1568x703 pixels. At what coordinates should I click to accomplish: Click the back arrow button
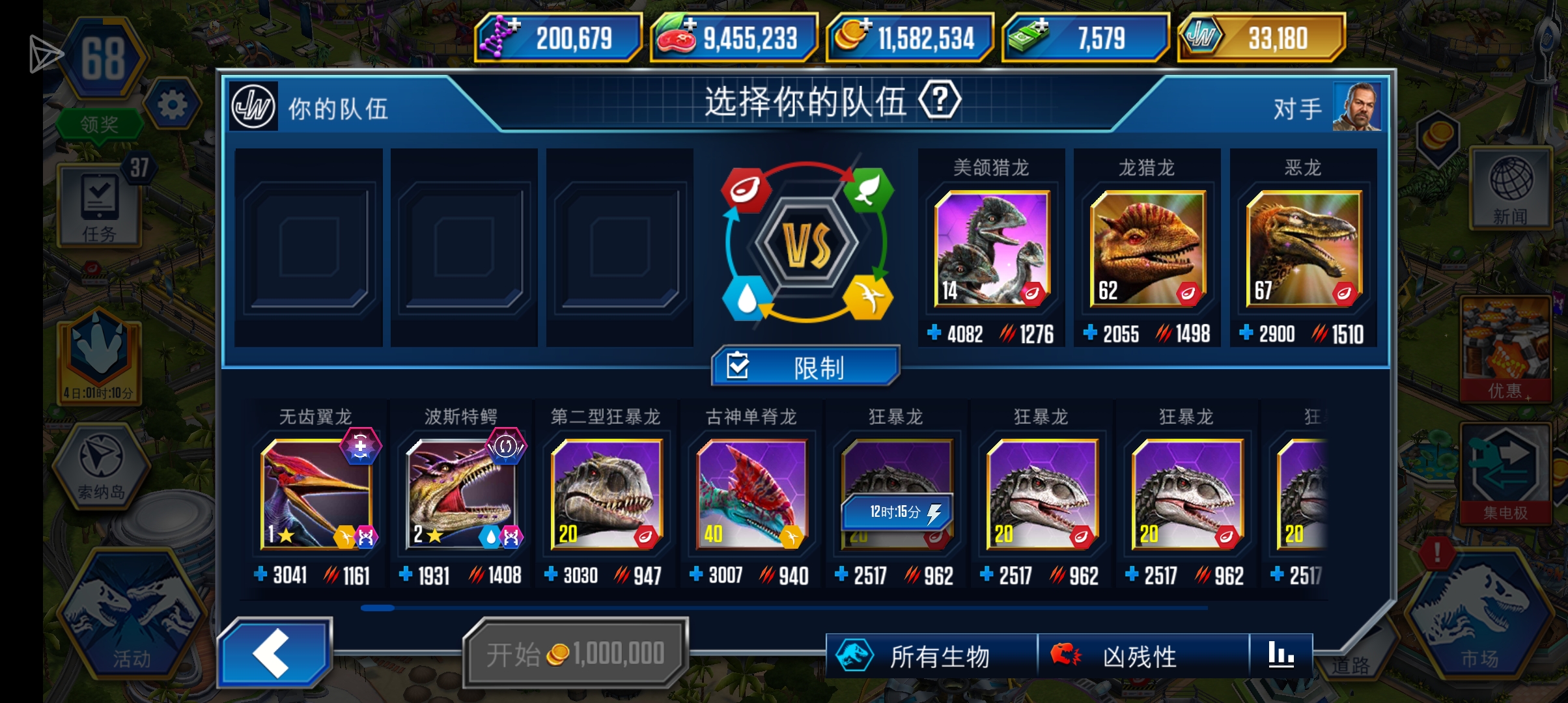(276, 652)
